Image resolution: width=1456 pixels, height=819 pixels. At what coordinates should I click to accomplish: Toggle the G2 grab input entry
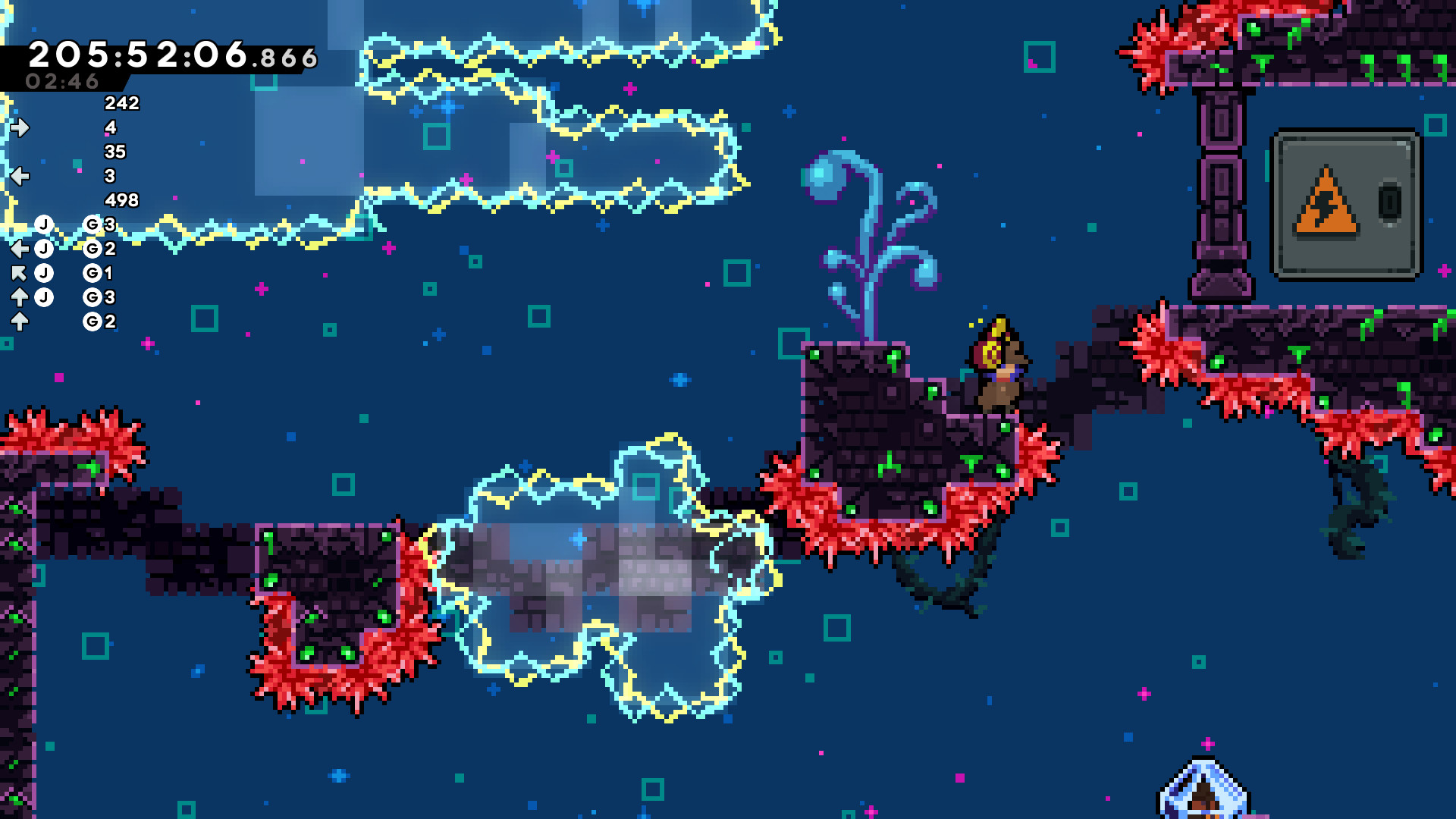[x=93, y=249]
